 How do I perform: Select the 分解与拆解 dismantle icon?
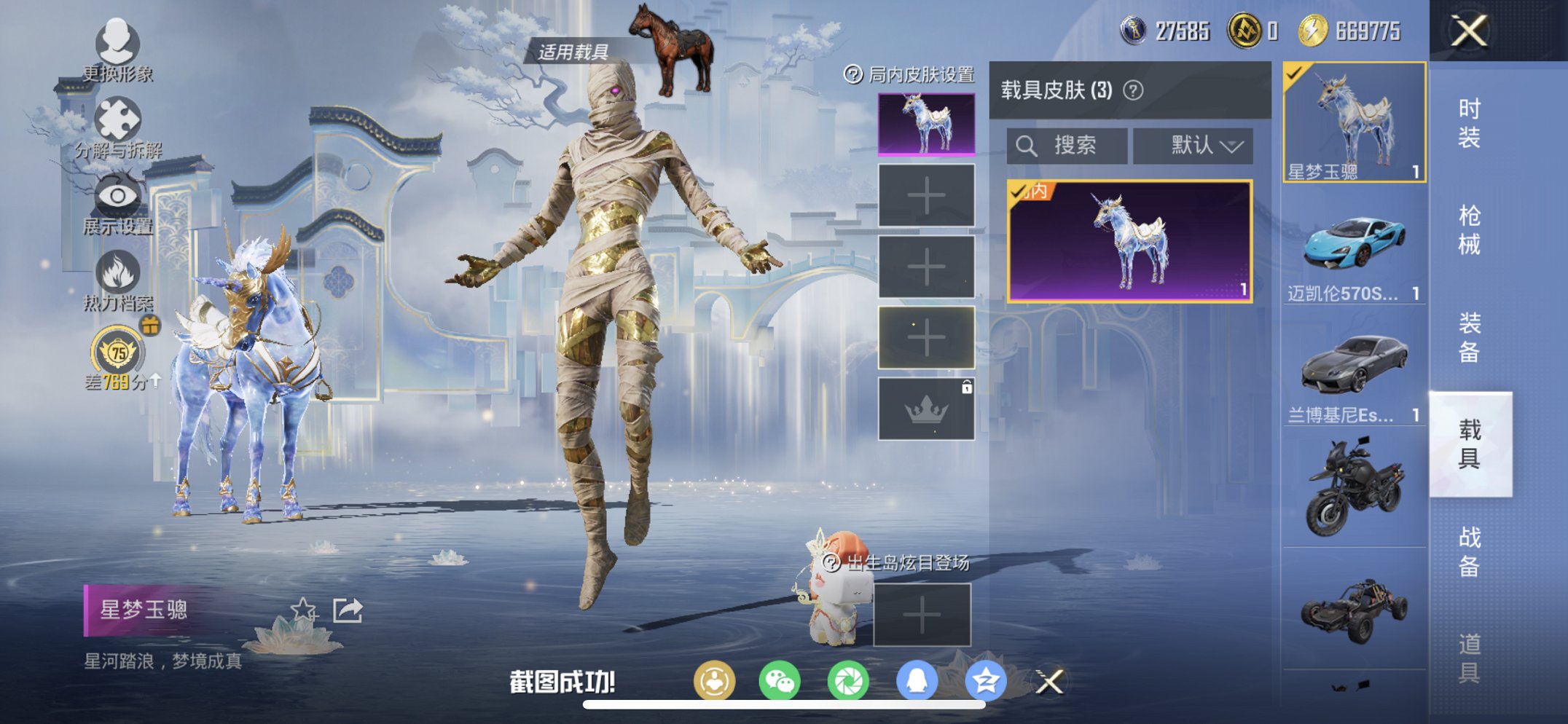[x=117, y=118]
